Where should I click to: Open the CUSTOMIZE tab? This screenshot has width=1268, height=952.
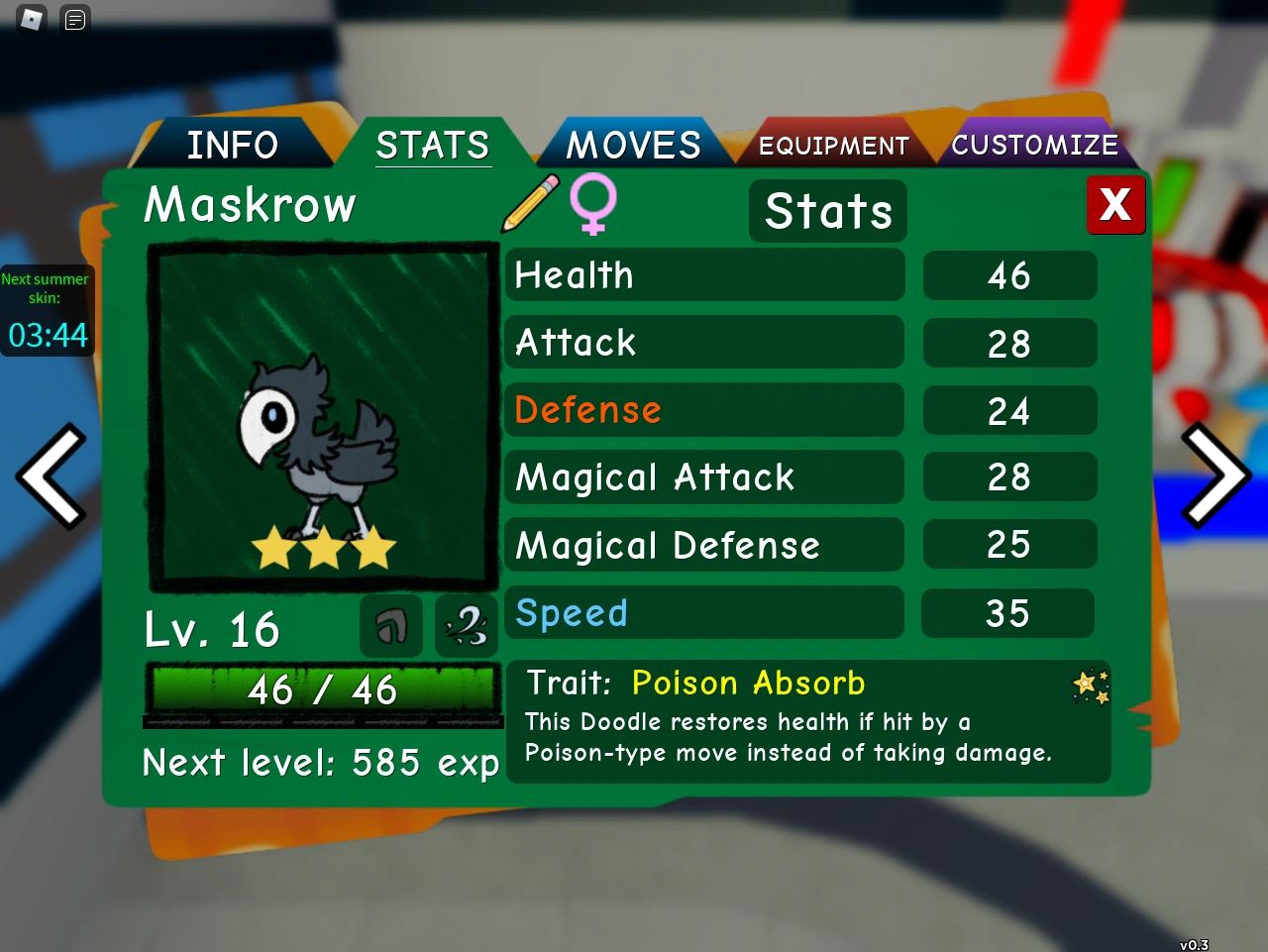(1035, 144)
